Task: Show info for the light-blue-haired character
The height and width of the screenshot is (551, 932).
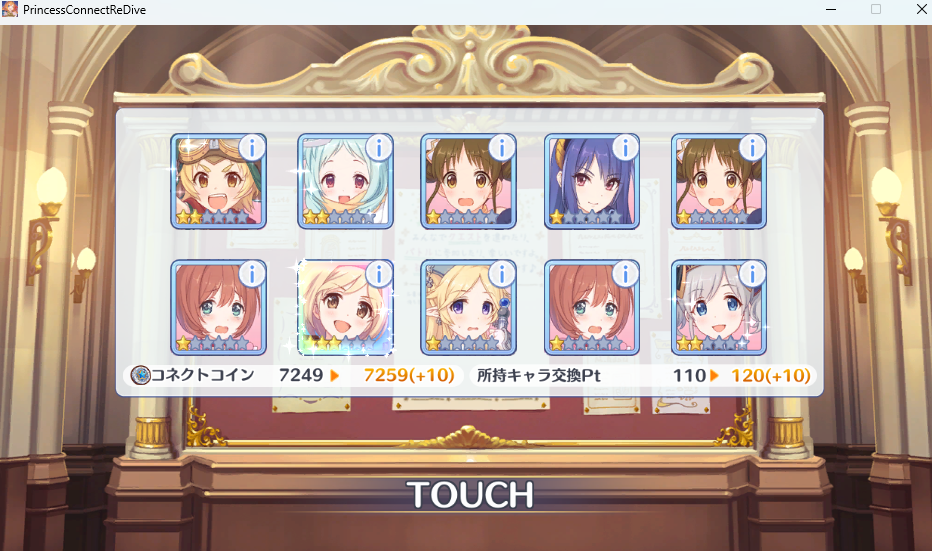Action: point(378,148)
